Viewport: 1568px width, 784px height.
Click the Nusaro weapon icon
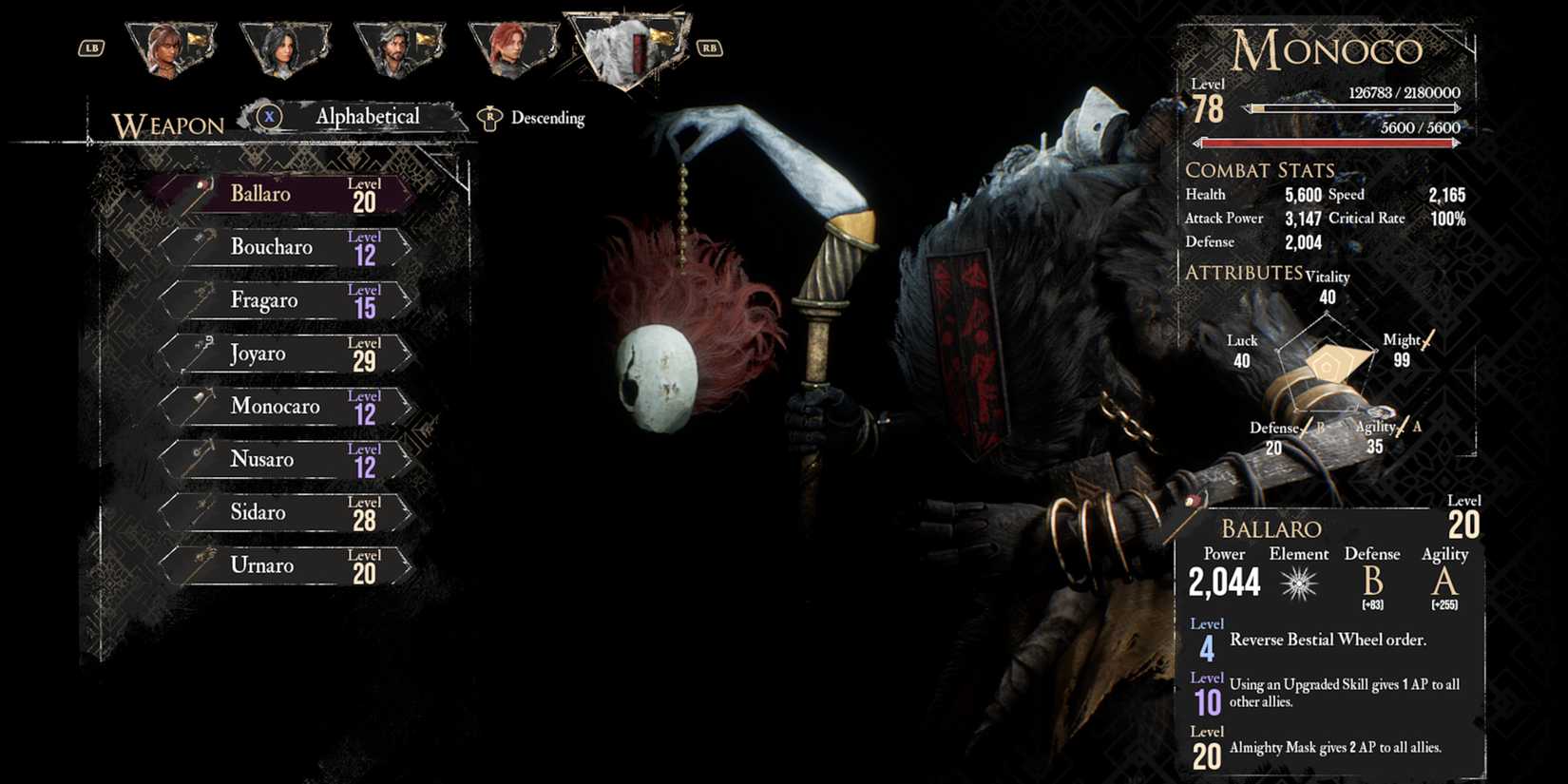click(201, 456)
